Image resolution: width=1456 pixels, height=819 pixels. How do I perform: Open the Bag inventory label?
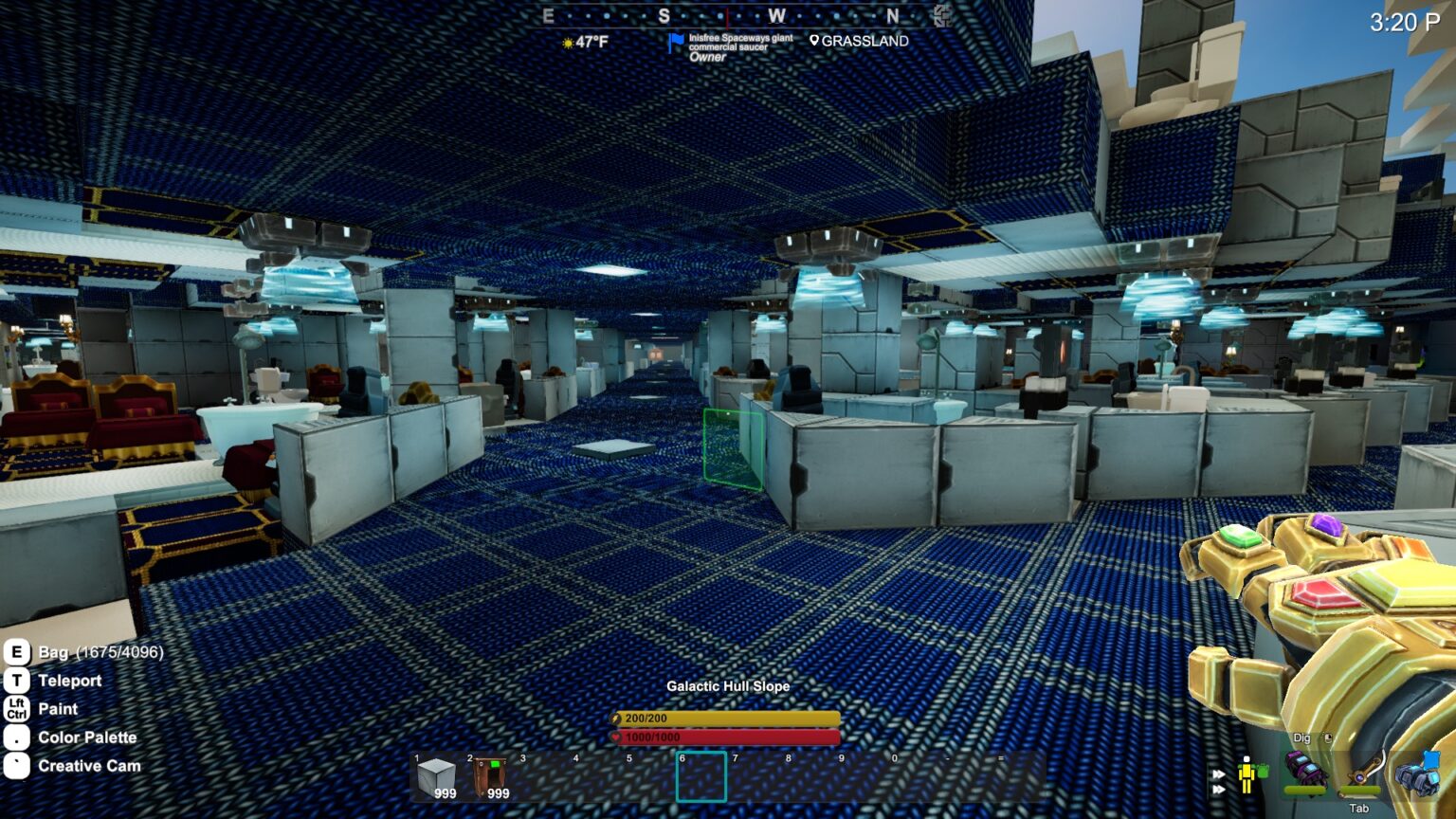pos(100,652)
